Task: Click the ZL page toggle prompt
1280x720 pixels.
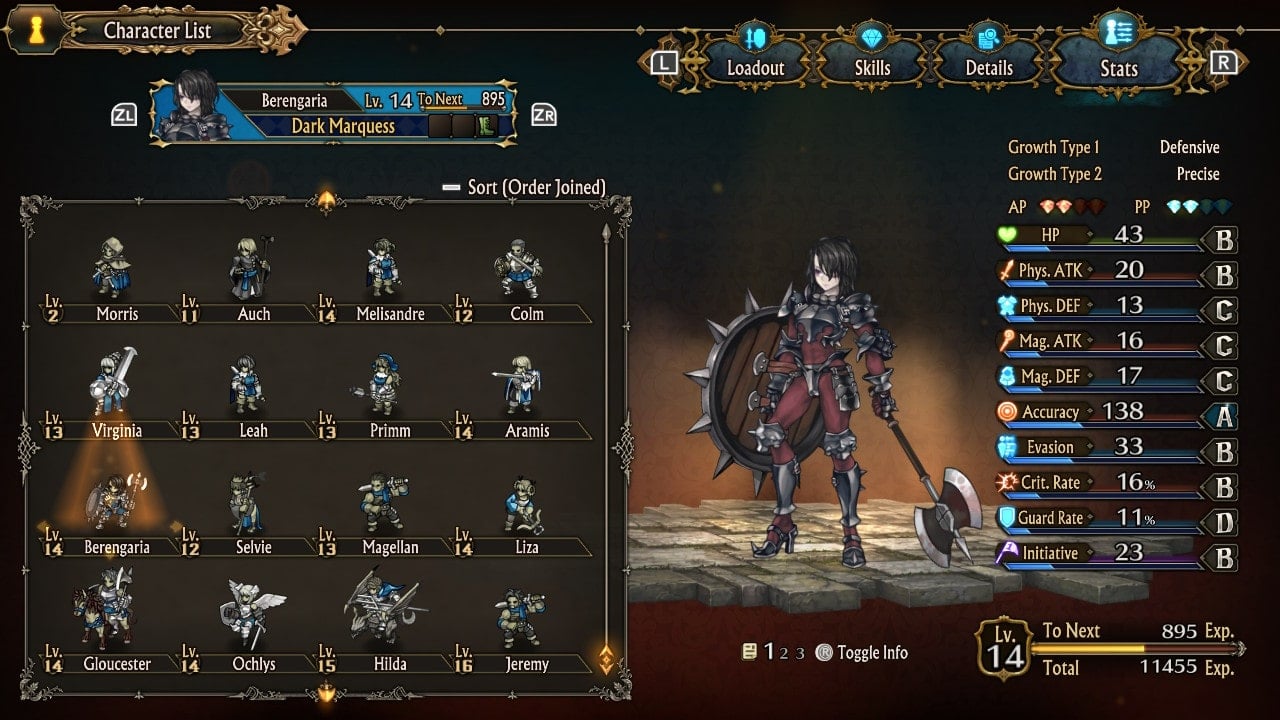Action: [122, 114]
